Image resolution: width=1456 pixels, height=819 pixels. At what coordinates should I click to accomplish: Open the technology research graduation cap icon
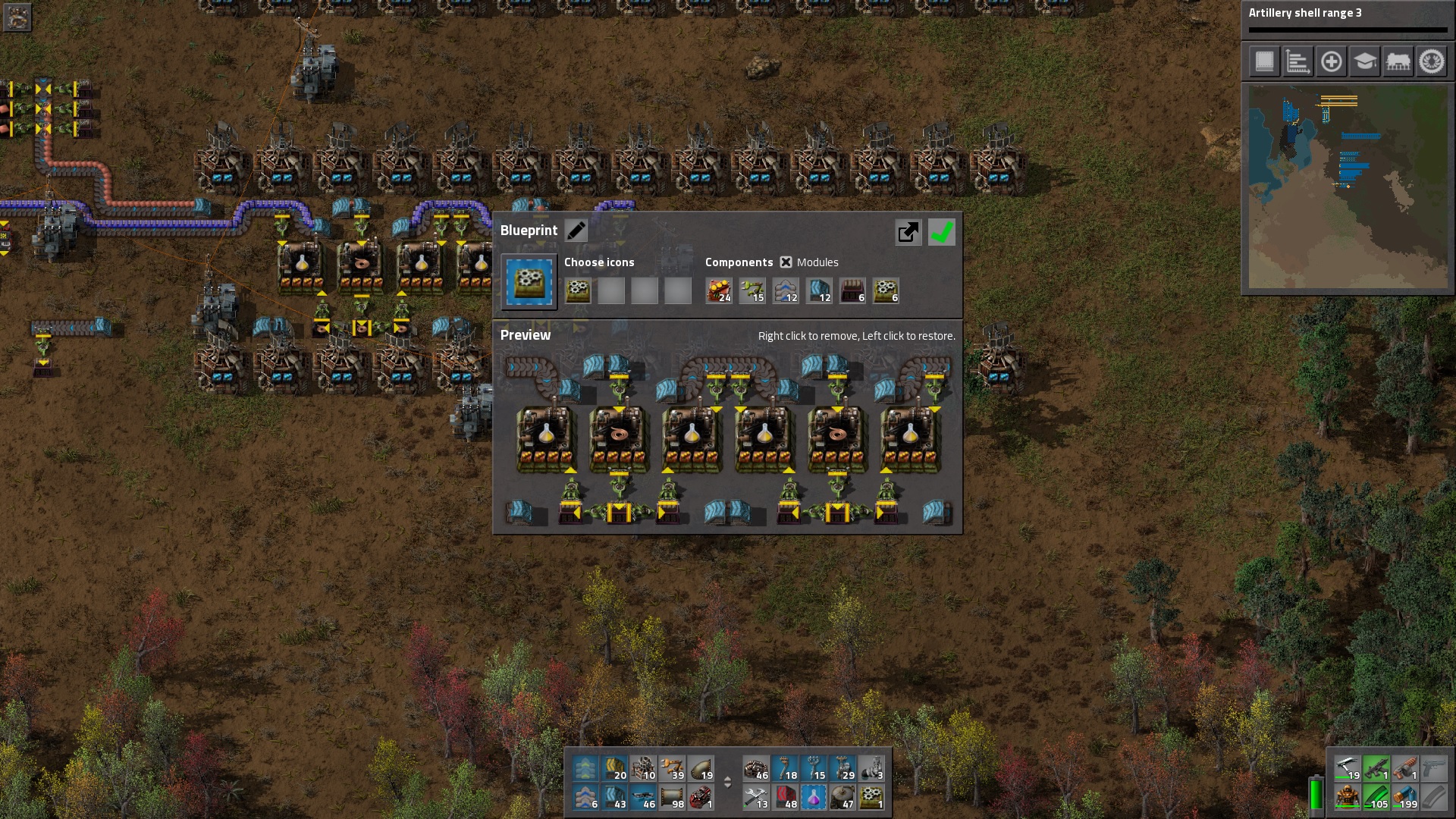coord(1366,61)
